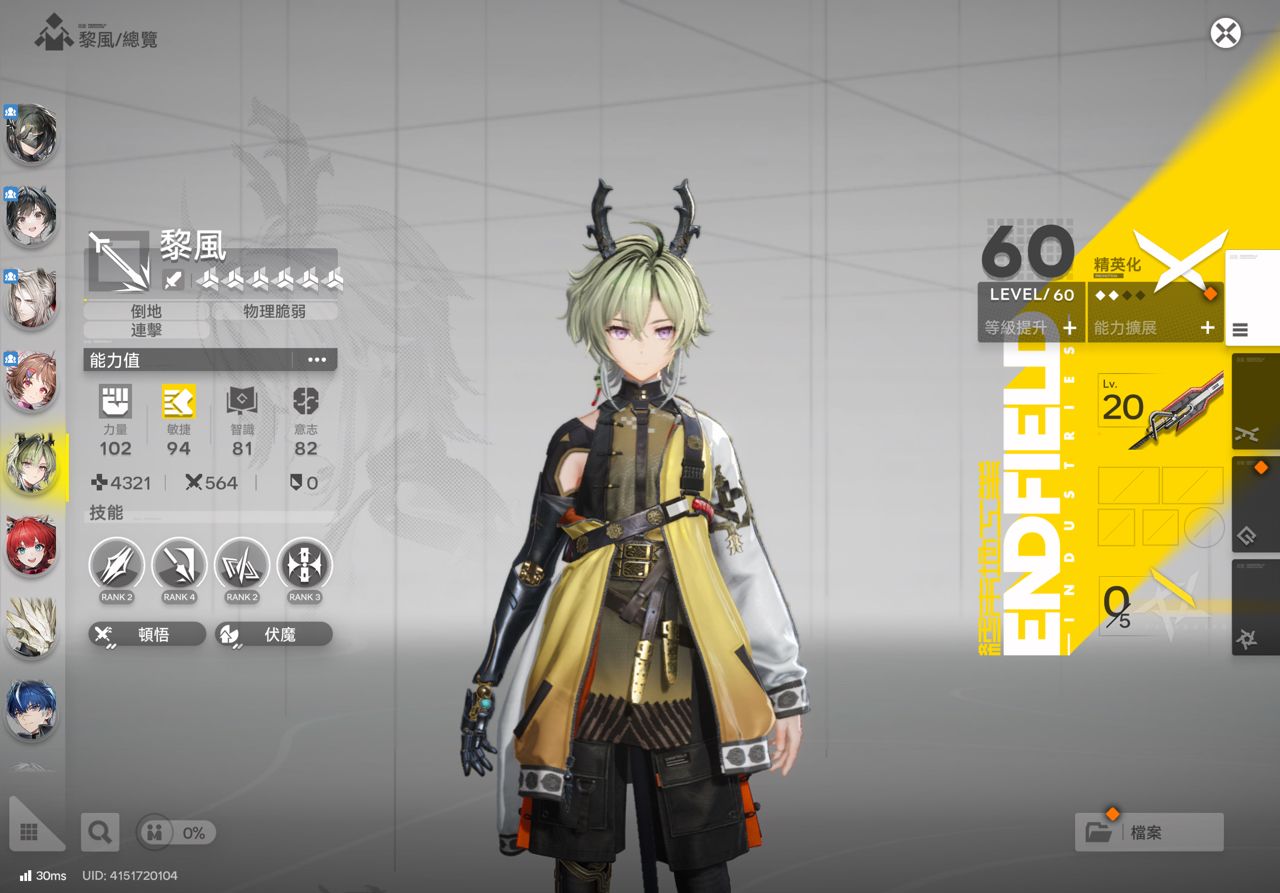Viewport: 1280px width, 893px height.
Task: Pick the top green-haired masked operator portrait
Action: [31, 135]
